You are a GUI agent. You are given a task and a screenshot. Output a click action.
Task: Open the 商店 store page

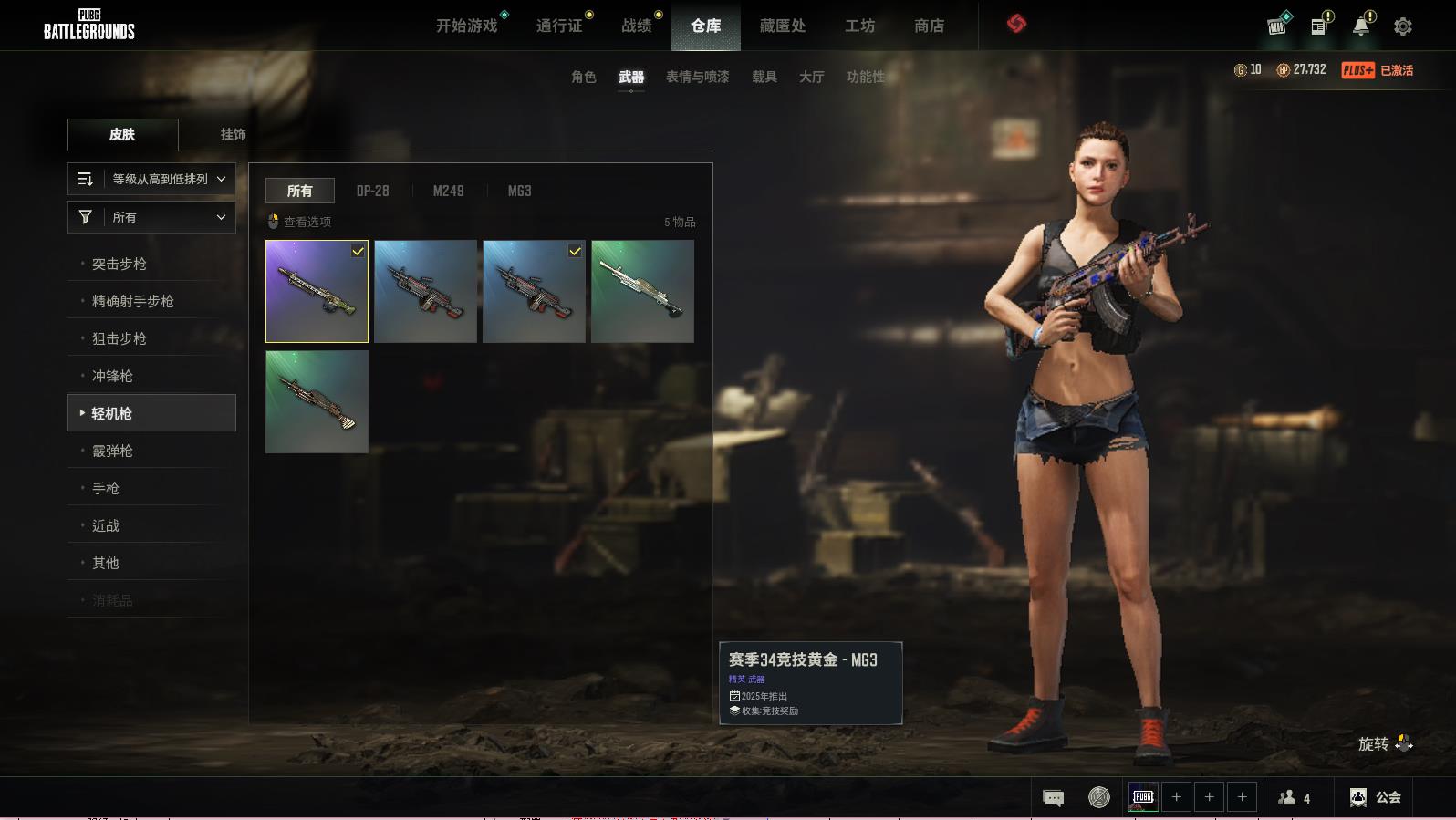(929, 26)
